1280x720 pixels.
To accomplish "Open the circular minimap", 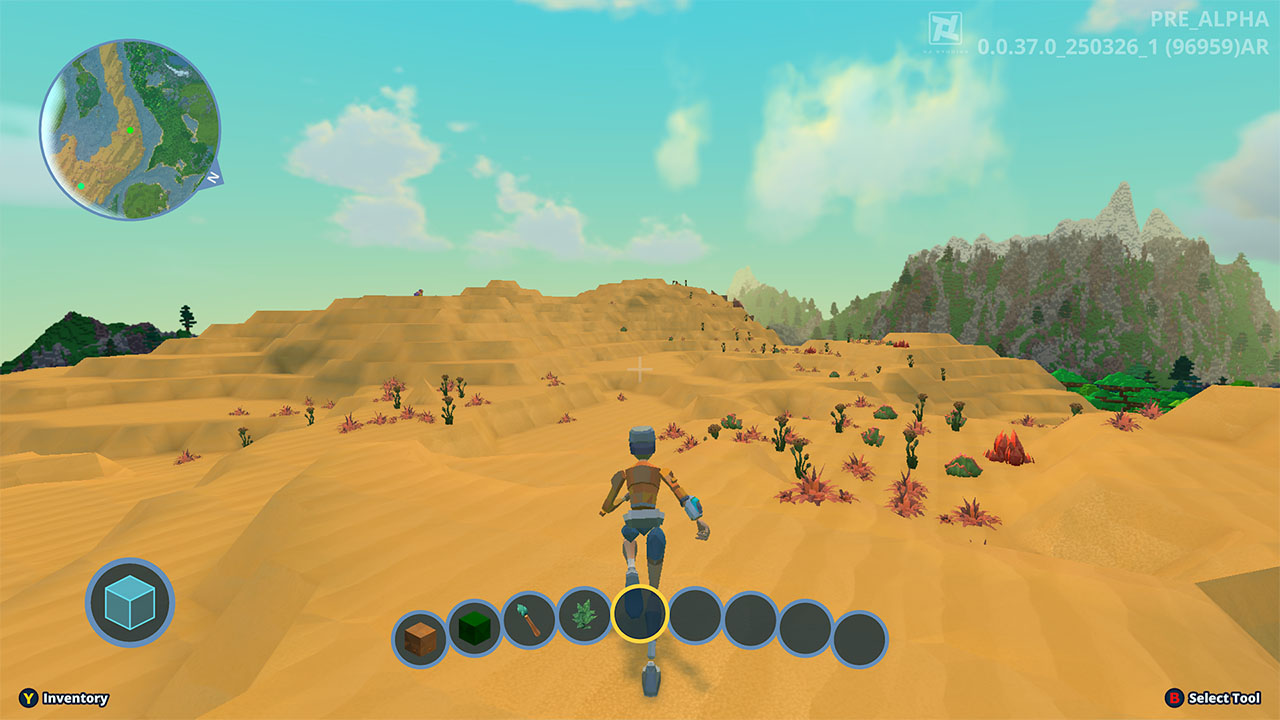I will [x=130, y=130].
